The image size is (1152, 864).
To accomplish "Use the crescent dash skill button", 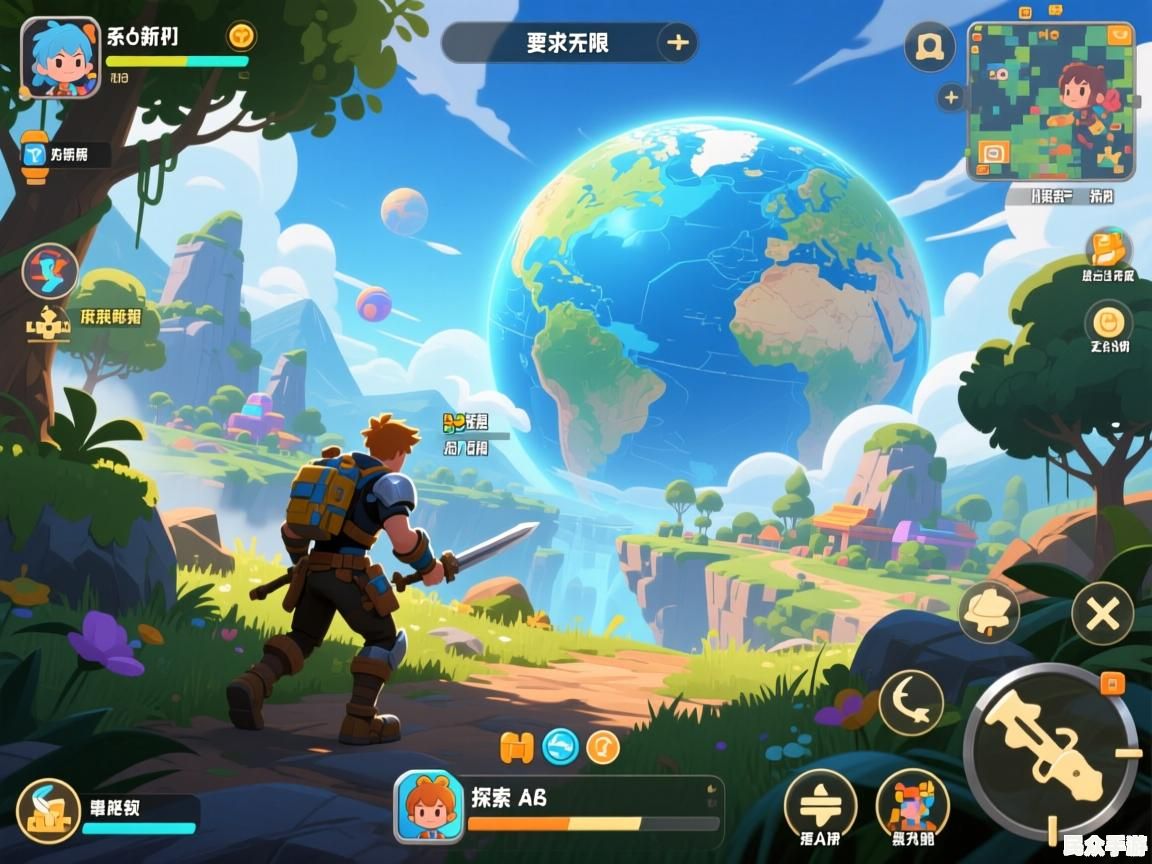I will pos(911,701).
